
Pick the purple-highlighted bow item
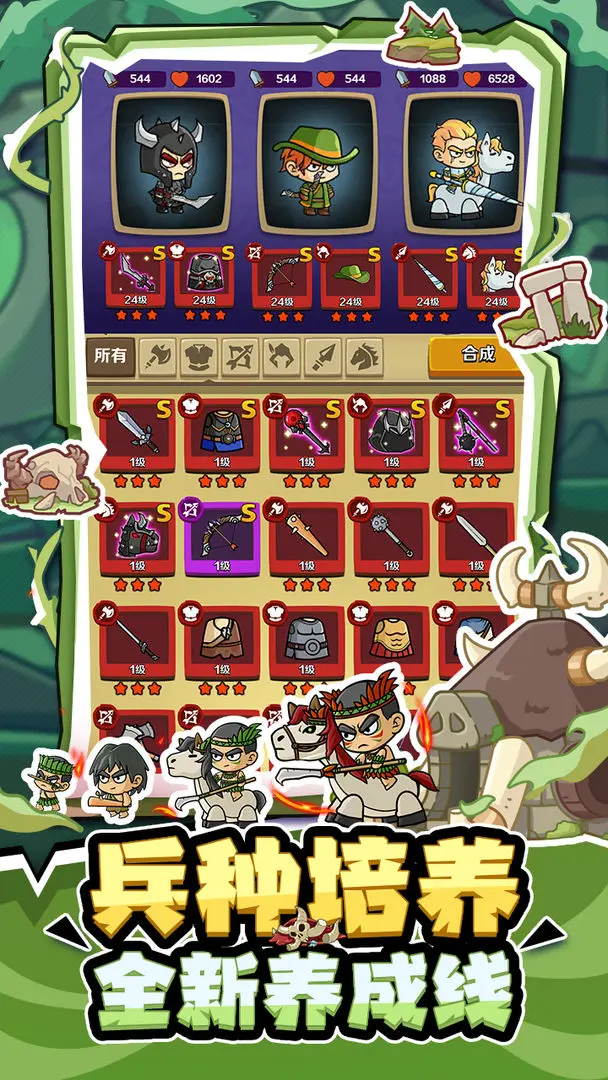[222, 536]
